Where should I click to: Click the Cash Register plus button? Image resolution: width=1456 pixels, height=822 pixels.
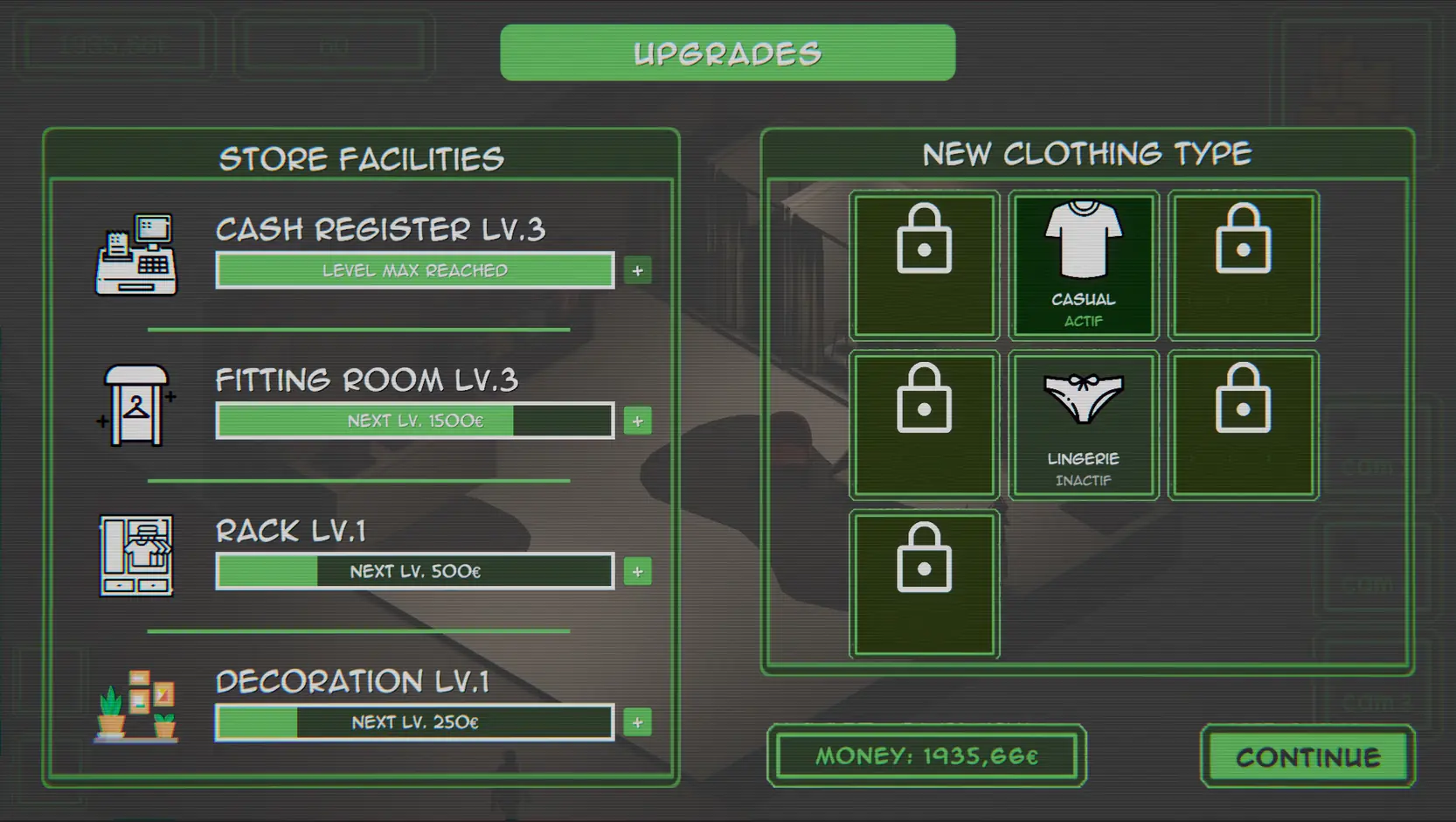(638, 271)
